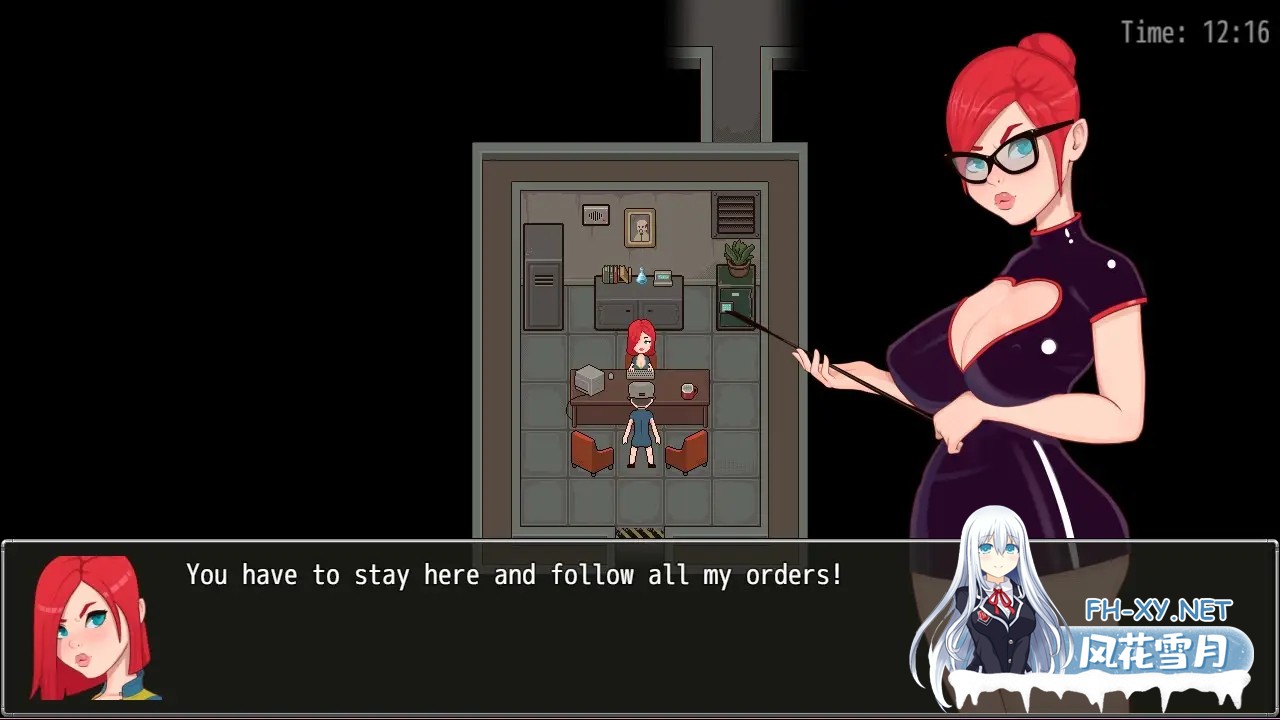Viewport: 1280px width, 720px height.
Task: Select the typewriter on the desk
Action: (x=640, y=374)
